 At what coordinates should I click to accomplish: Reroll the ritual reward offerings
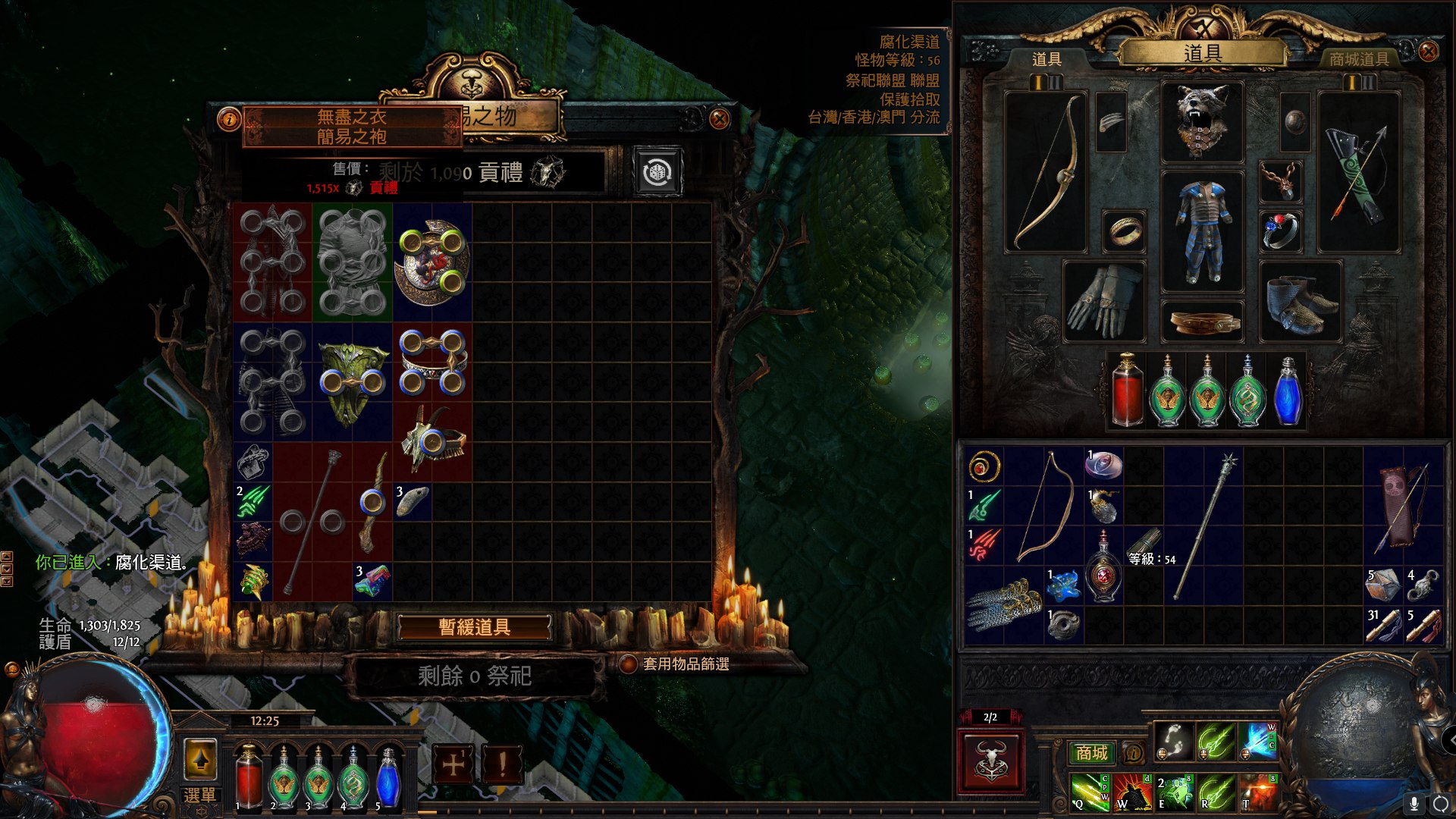[657, 173]
